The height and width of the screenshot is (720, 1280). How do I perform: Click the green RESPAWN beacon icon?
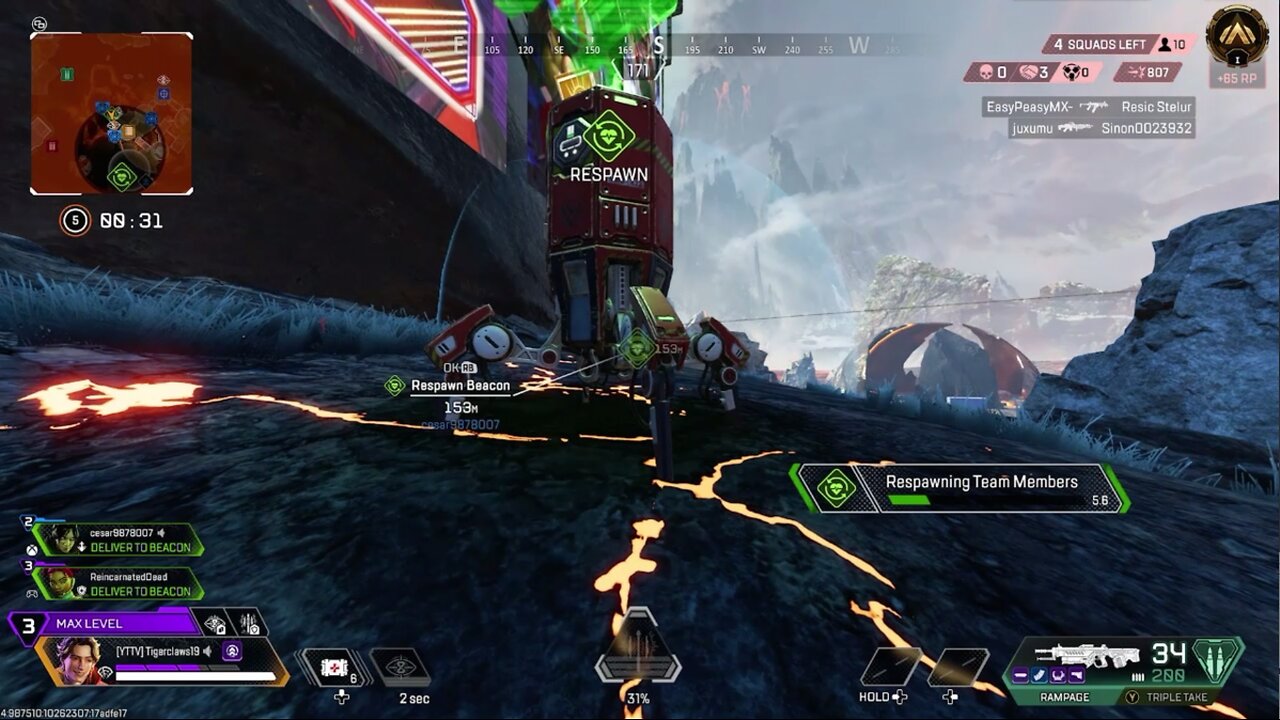[x=609, y=134]
